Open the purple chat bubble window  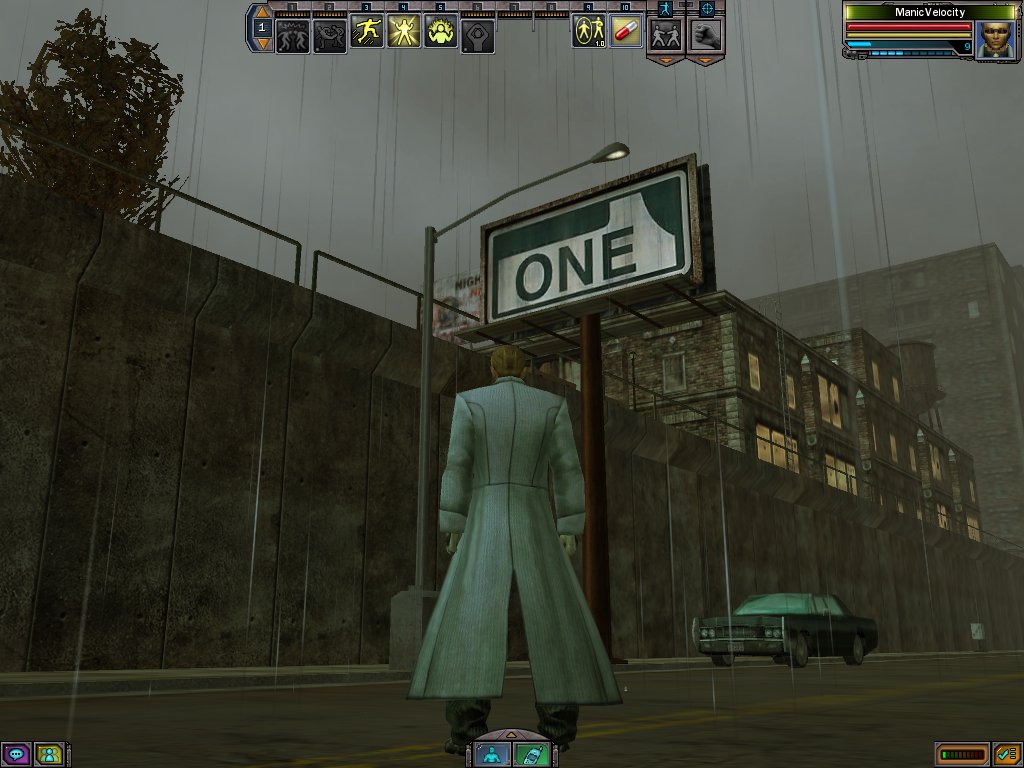click(16, 754)
